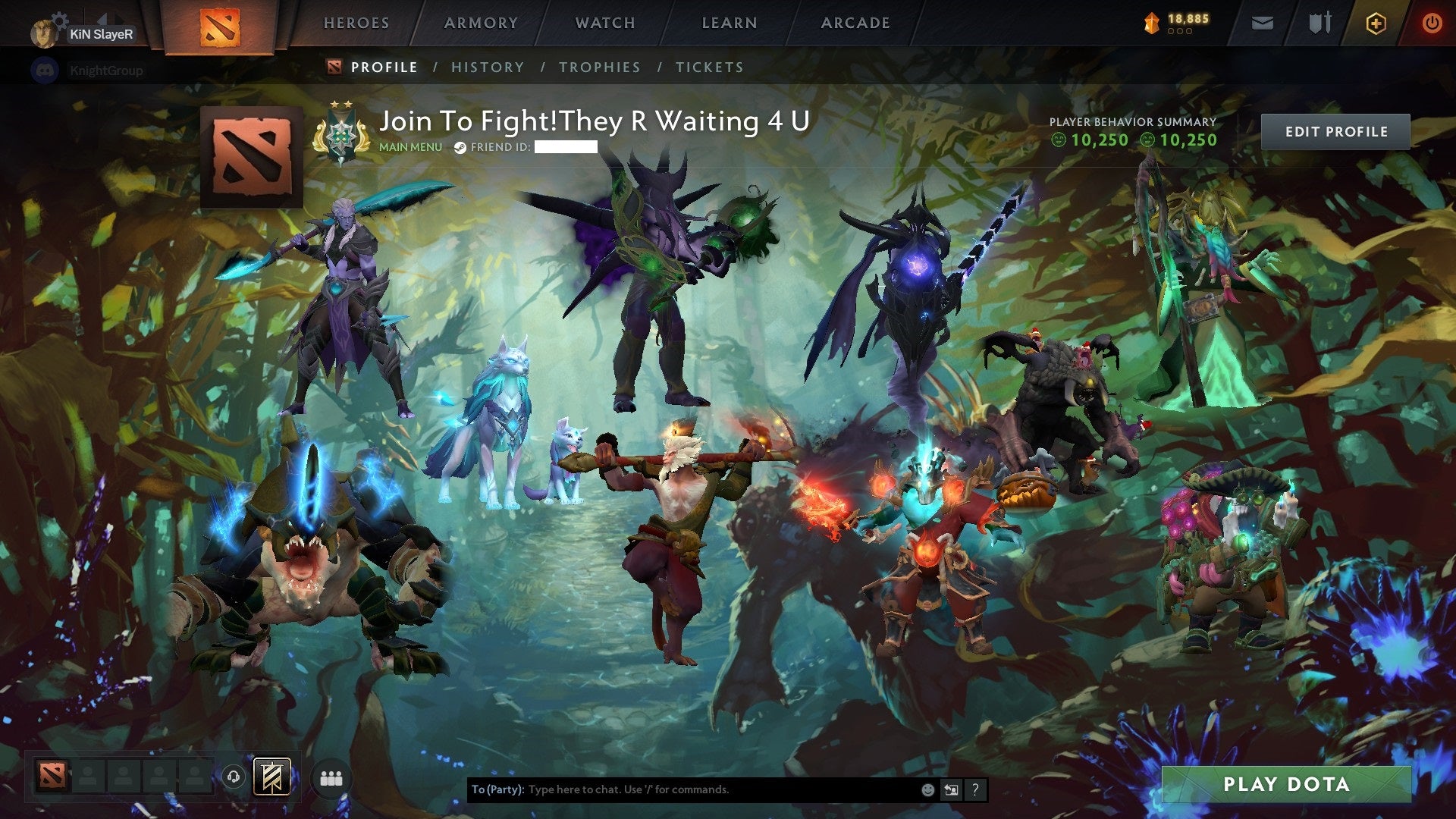The image size is (1456, 819).
Task: Open the friends list icon
Action: tap(331, 777)
